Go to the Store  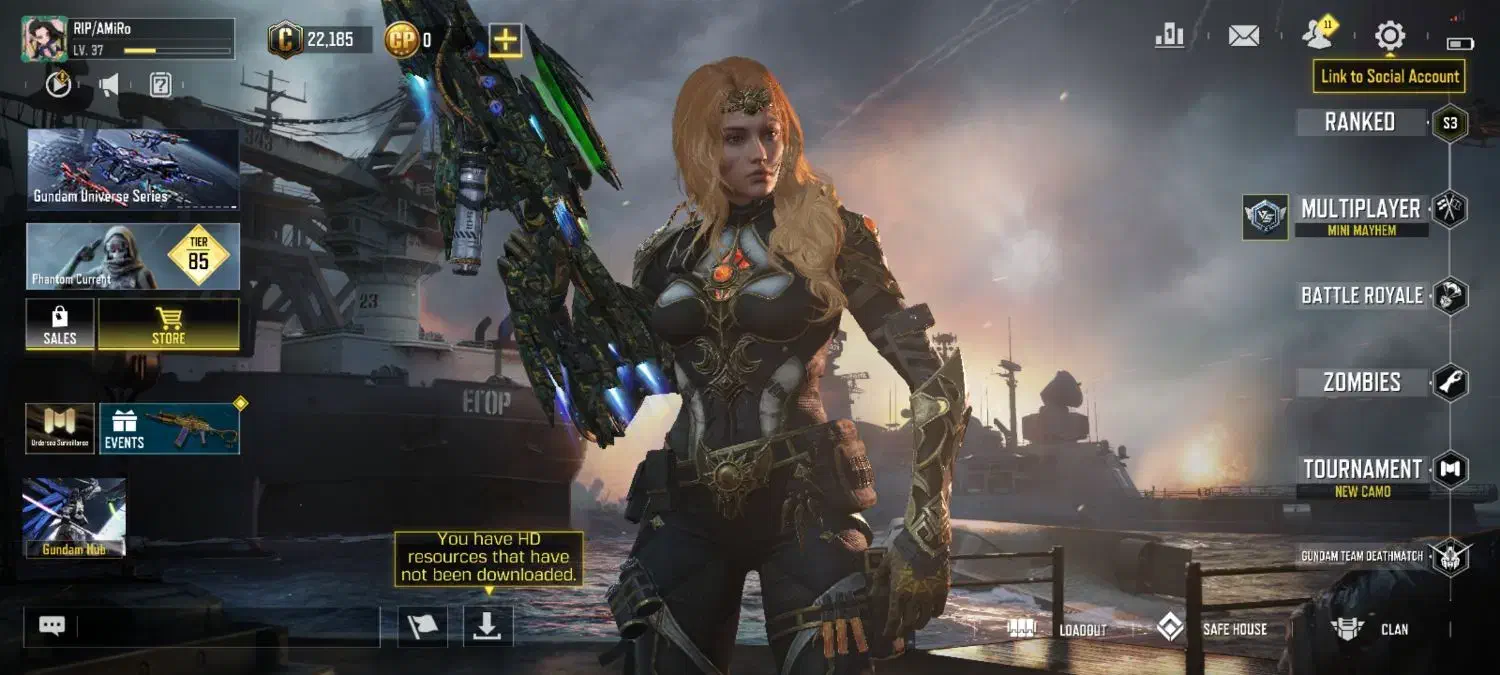(x=168, y=325)
